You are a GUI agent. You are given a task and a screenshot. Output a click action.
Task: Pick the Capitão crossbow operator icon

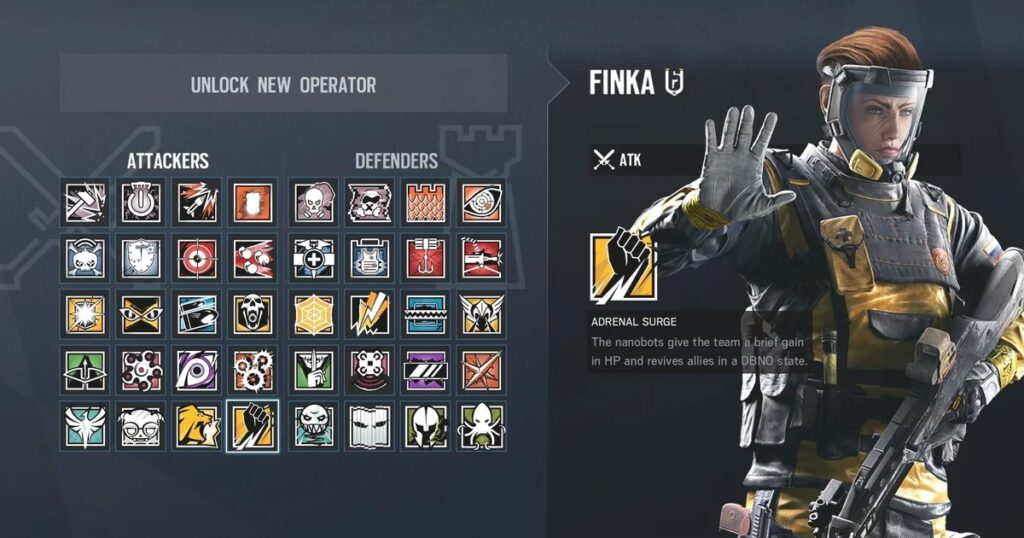point(85,370)
